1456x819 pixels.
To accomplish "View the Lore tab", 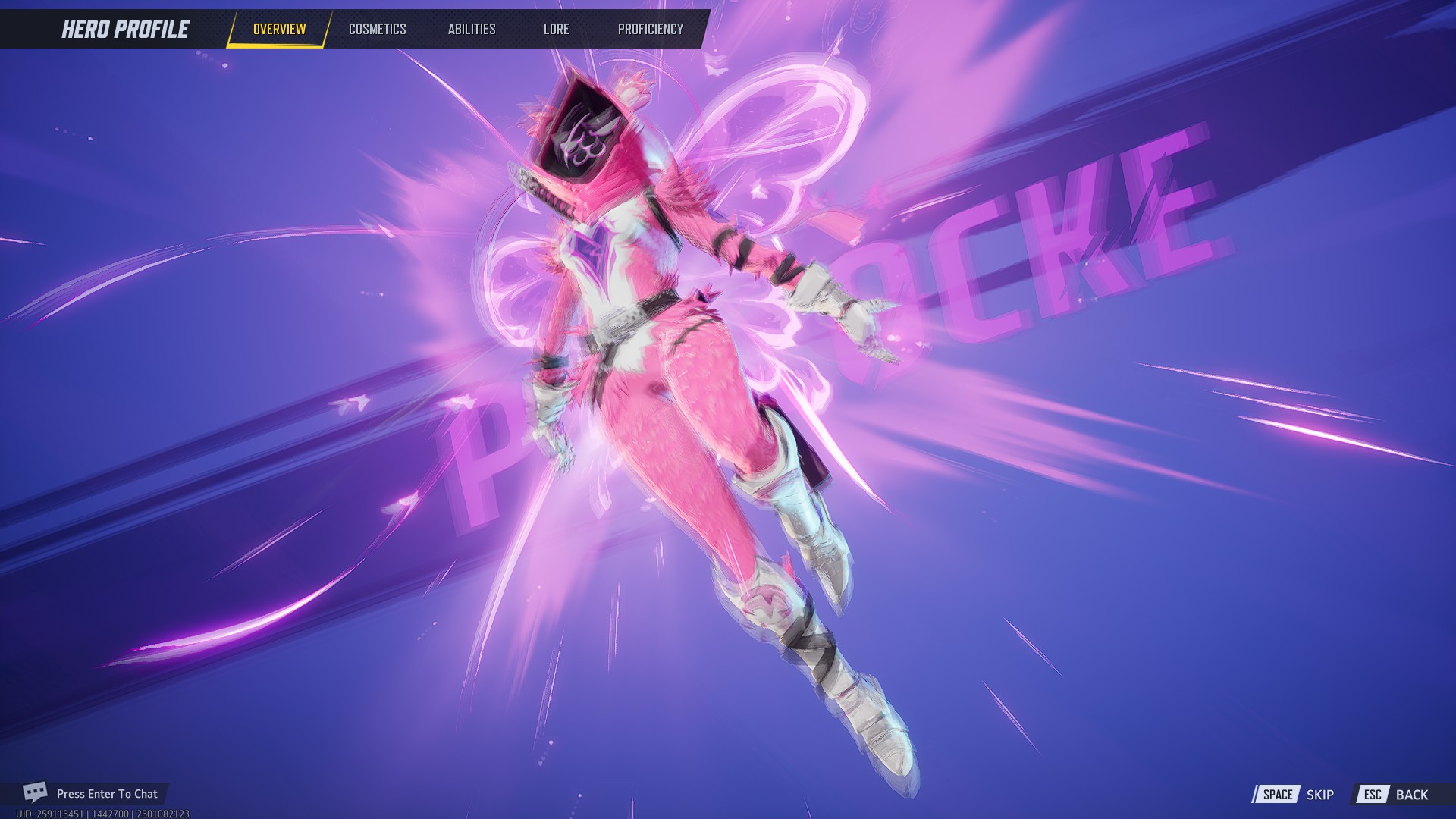I will 557,29.
